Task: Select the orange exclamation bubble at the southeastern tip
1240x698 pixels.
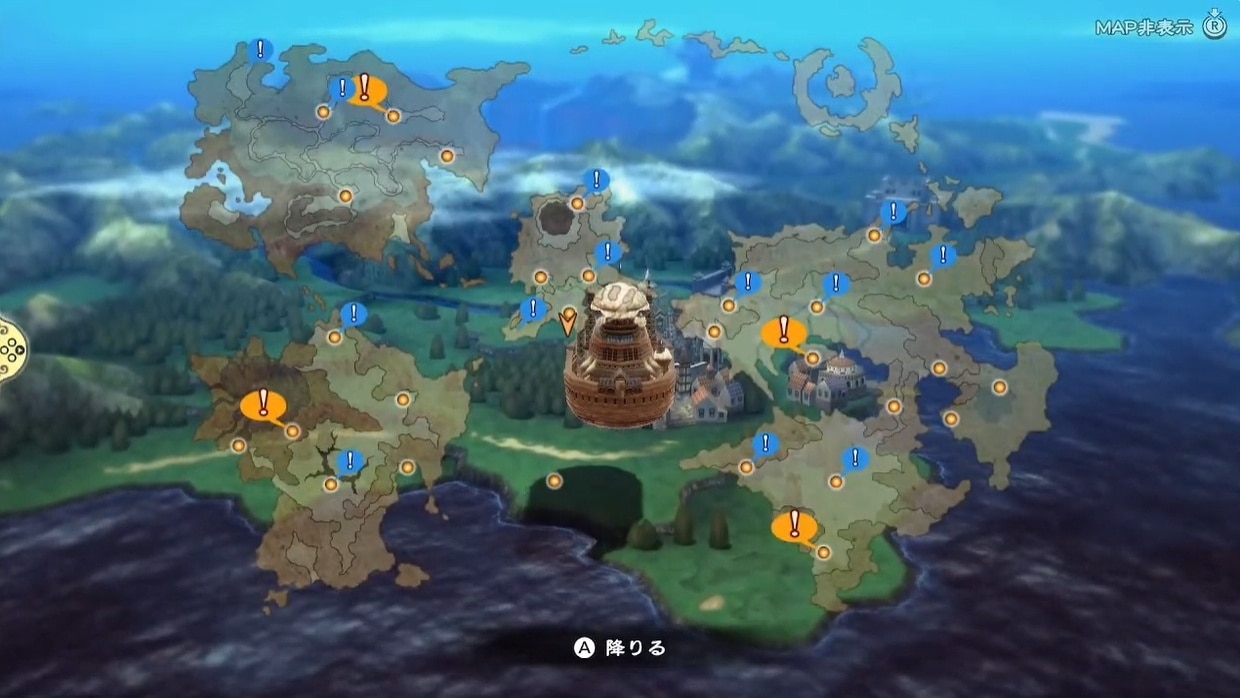Action: click(x=795, y=525)
